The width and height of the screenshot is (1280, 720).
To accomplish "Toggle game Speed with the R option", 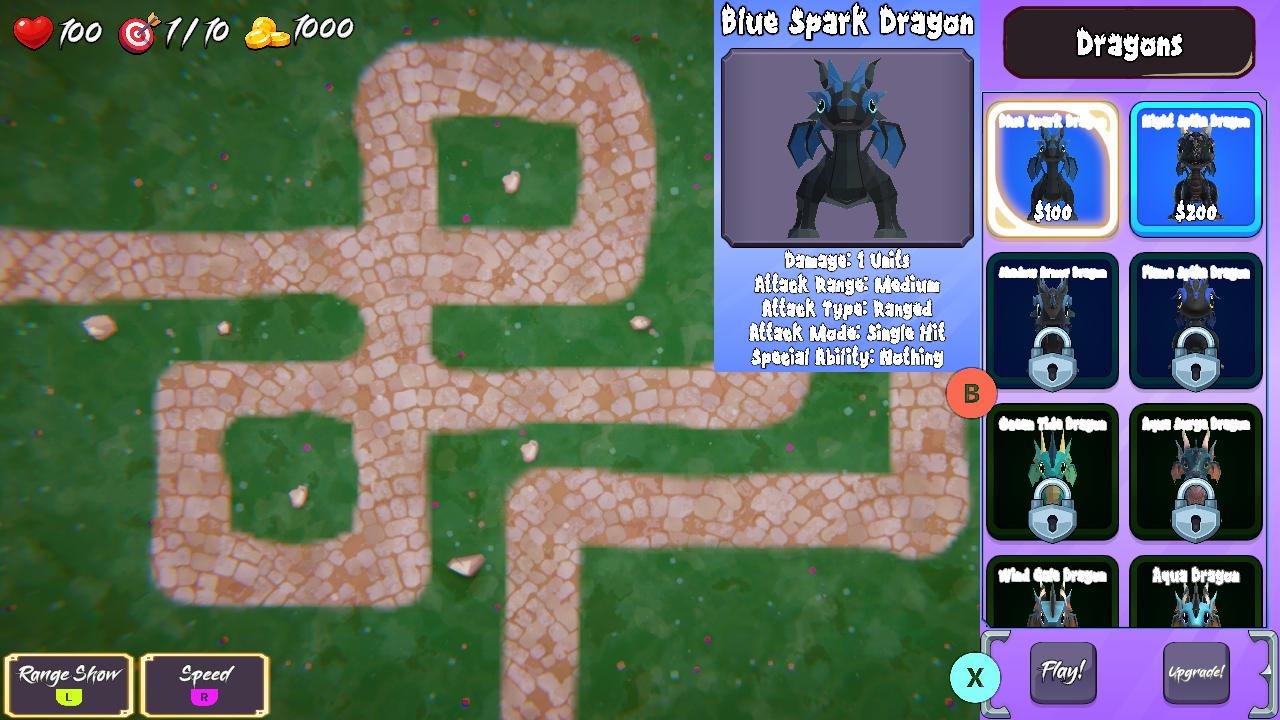I will click(205, 685).
